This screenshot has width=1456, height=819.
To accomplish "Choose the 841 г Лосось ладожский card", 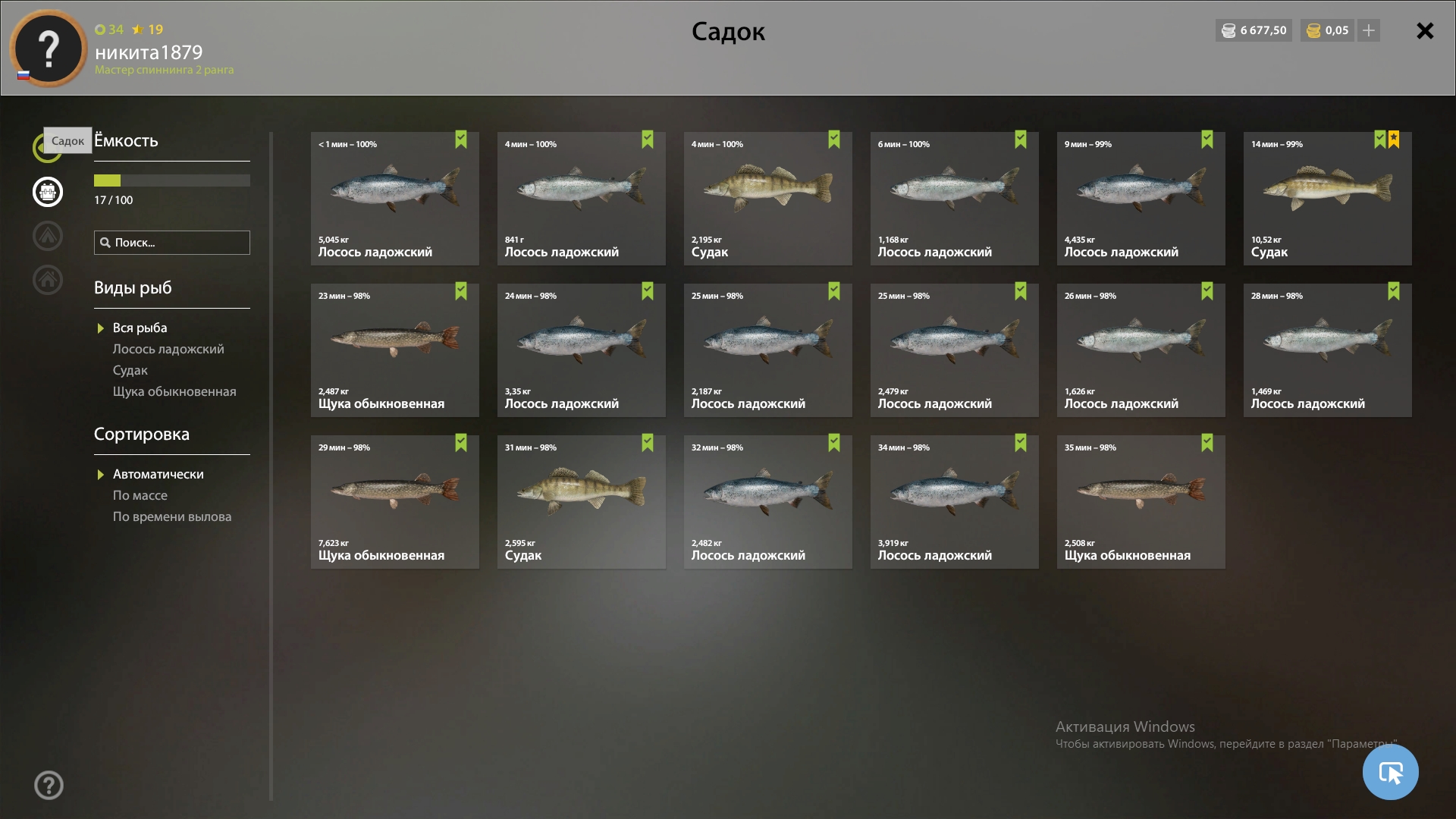I will point(581,199).
